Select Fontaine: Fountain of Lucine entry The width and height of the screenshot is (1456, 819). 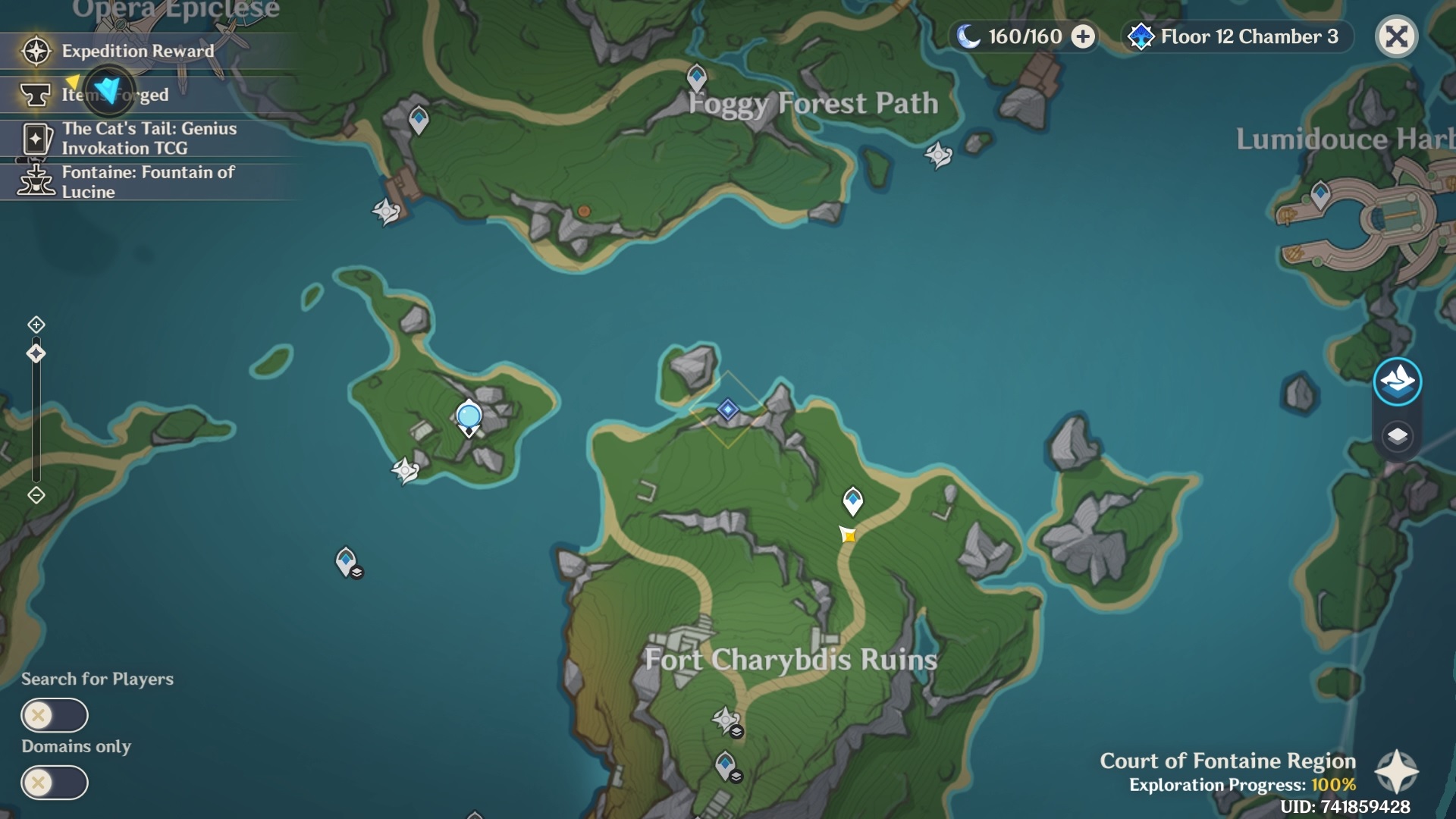click(x=149, y=182)
